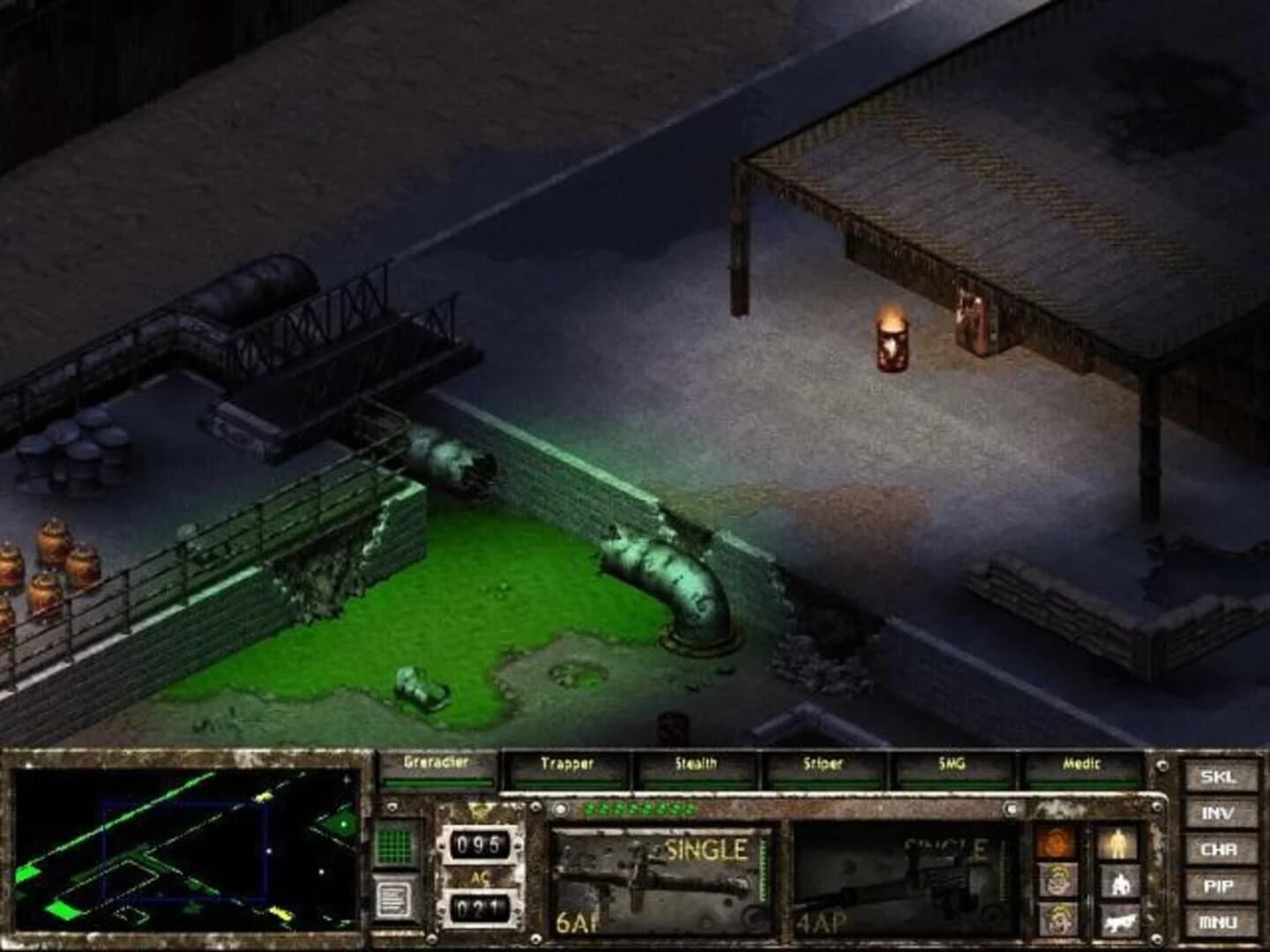Click the eagle emblem above the HP counter
This screenshot has height=952, width=1270.
pyautogui.click(x=482, y=811)
